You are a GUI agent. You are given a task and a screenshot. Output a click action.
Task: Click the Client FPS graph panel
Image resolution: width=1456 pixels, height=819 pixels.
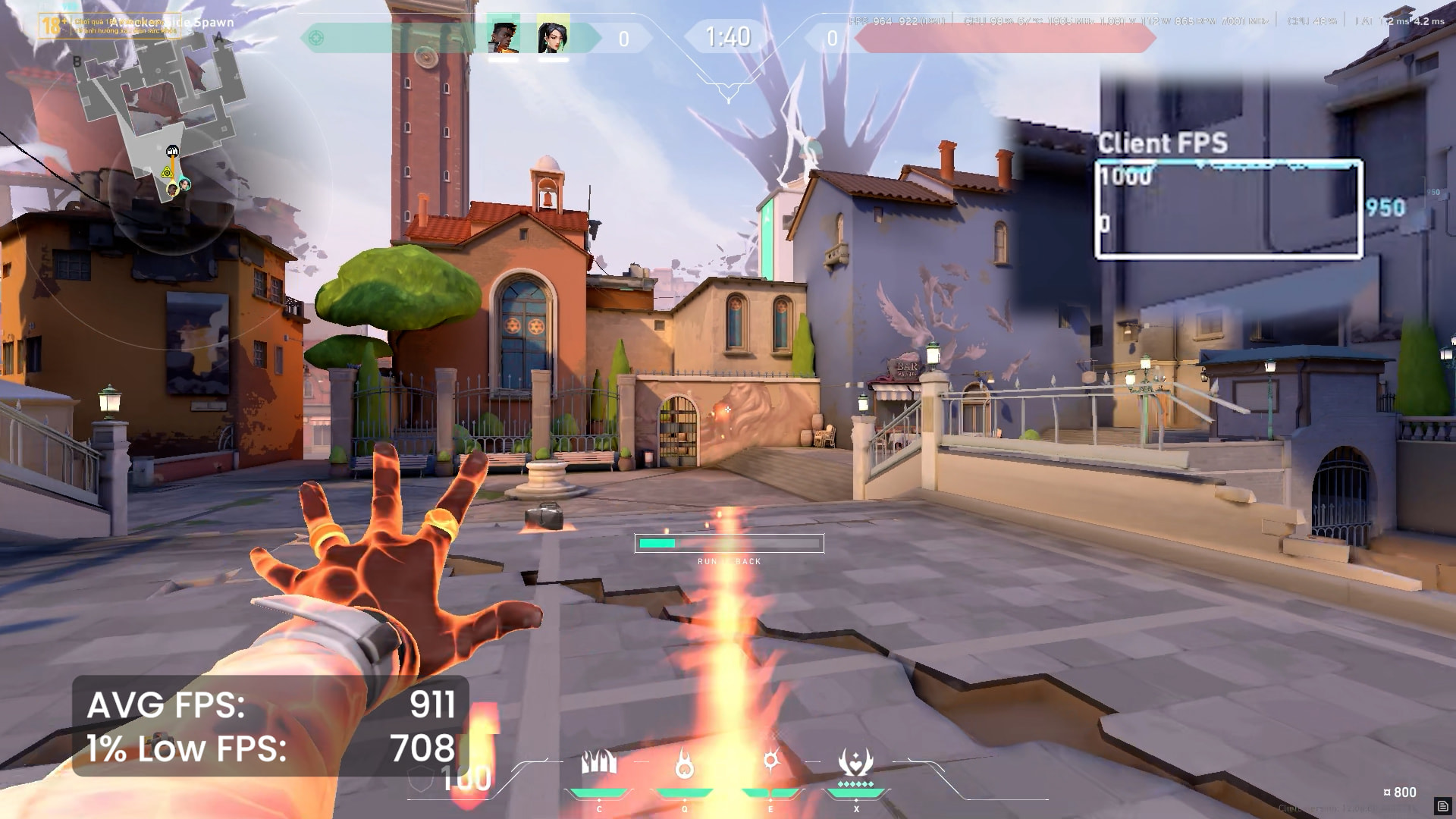click(x=1228, y=209)
